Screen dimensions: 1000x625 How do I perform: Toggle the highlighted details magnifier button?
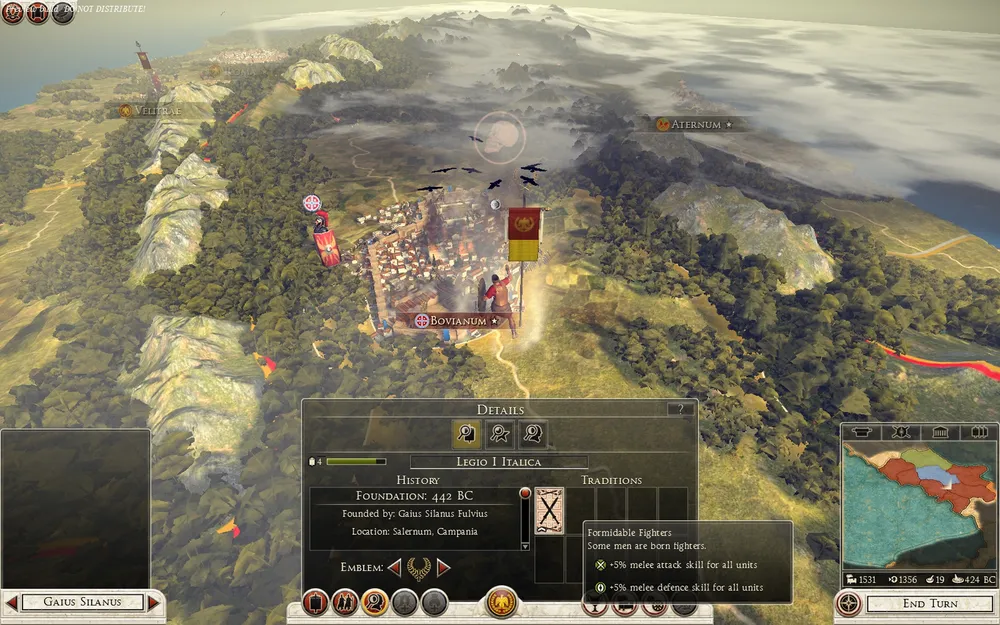point(376,603)
